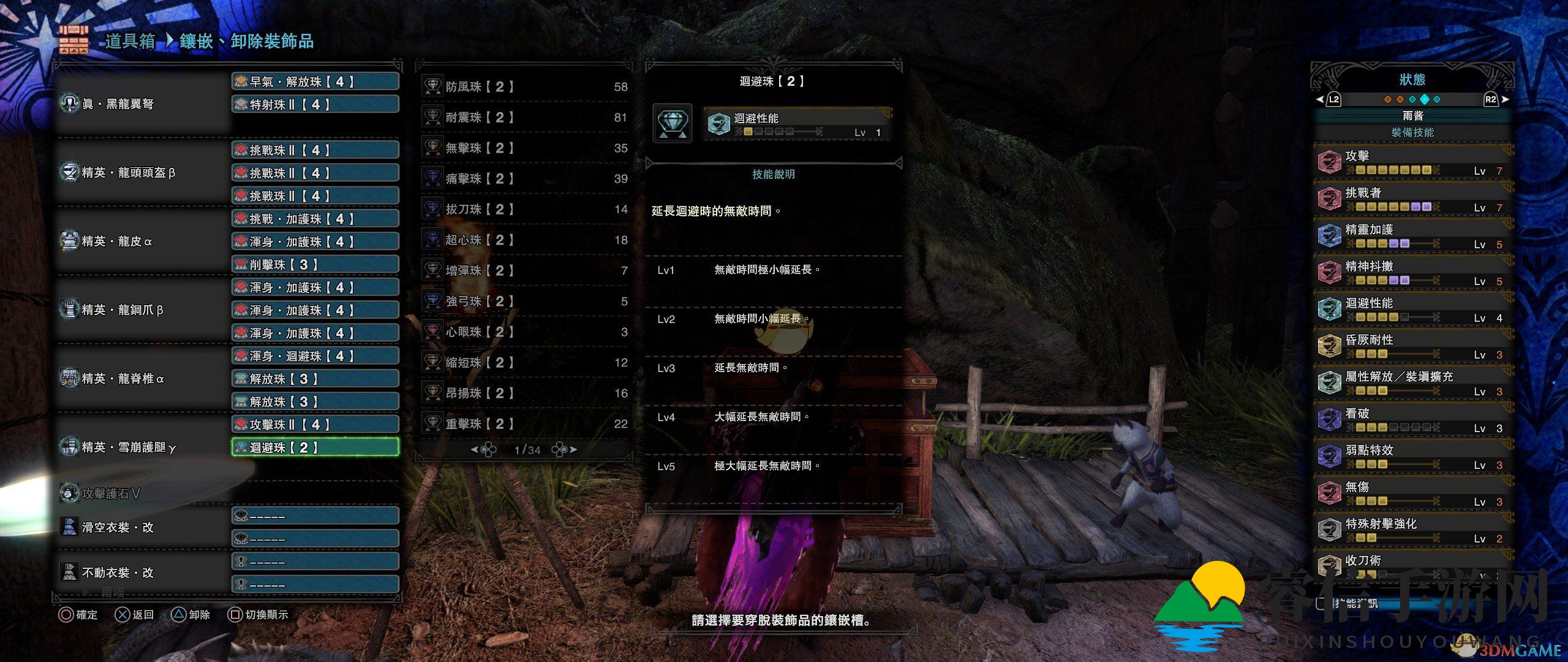
Task: Select the 真・黑龍翼弩 weapon row
Action: 142,104
